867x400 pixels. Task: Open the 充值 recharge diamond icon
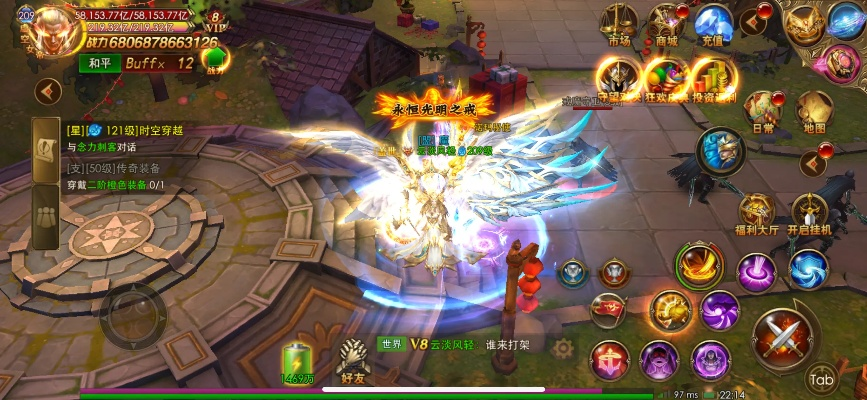point(714,24)
